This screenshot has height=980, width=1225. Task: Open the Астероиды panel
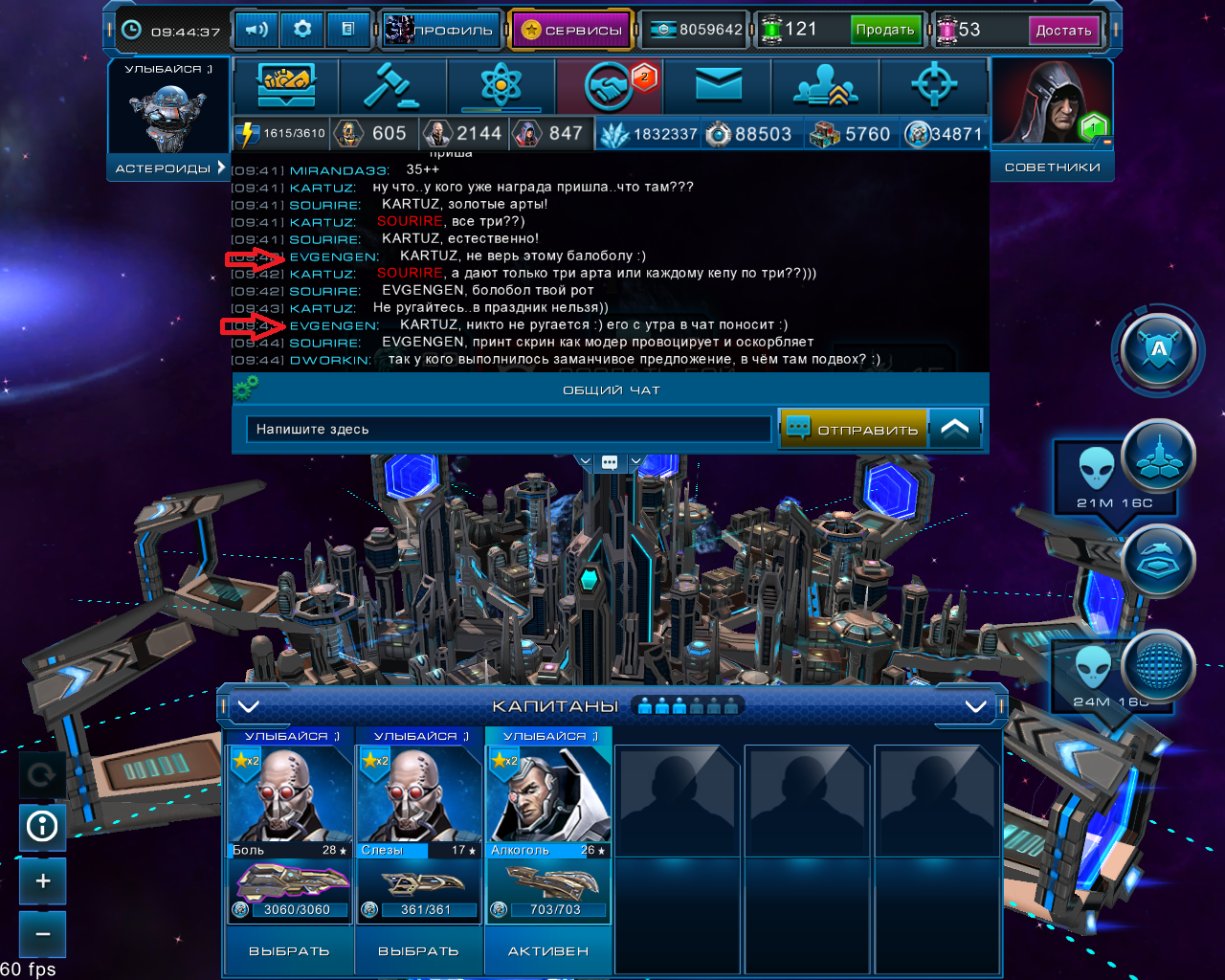point(168,167)
